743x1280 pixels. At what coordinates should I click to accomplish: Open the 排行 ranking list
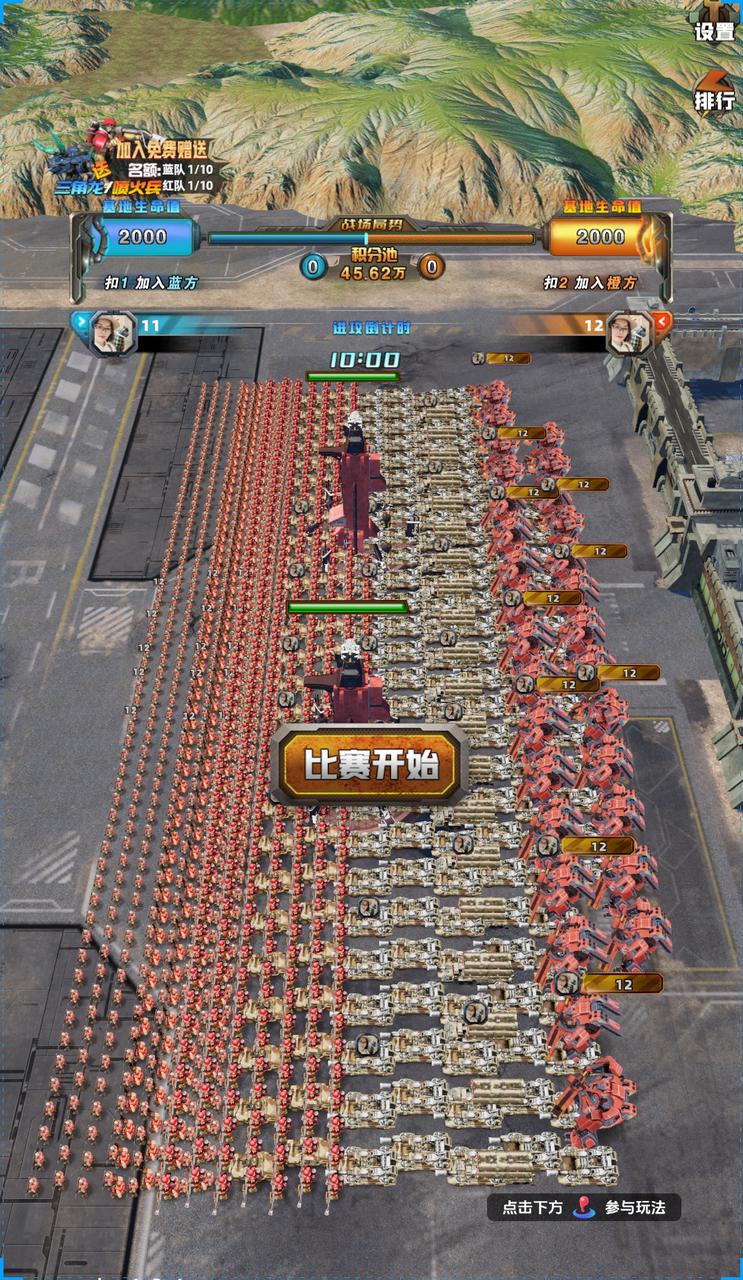(x=715, y=93)
